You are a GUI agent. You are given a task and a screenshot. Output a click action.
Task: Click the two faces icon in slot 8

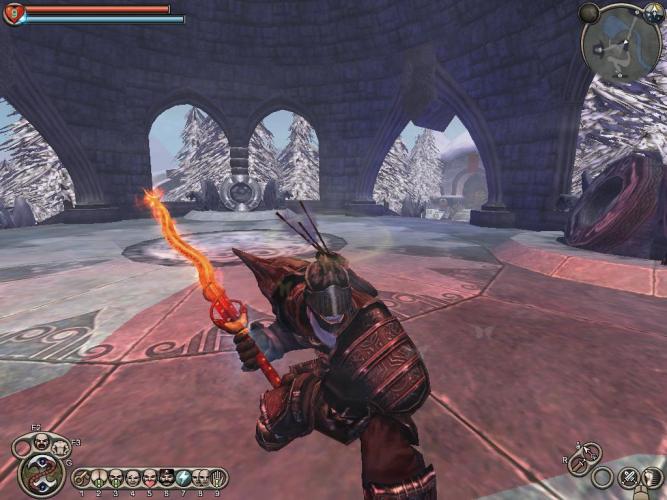[200, 478]
